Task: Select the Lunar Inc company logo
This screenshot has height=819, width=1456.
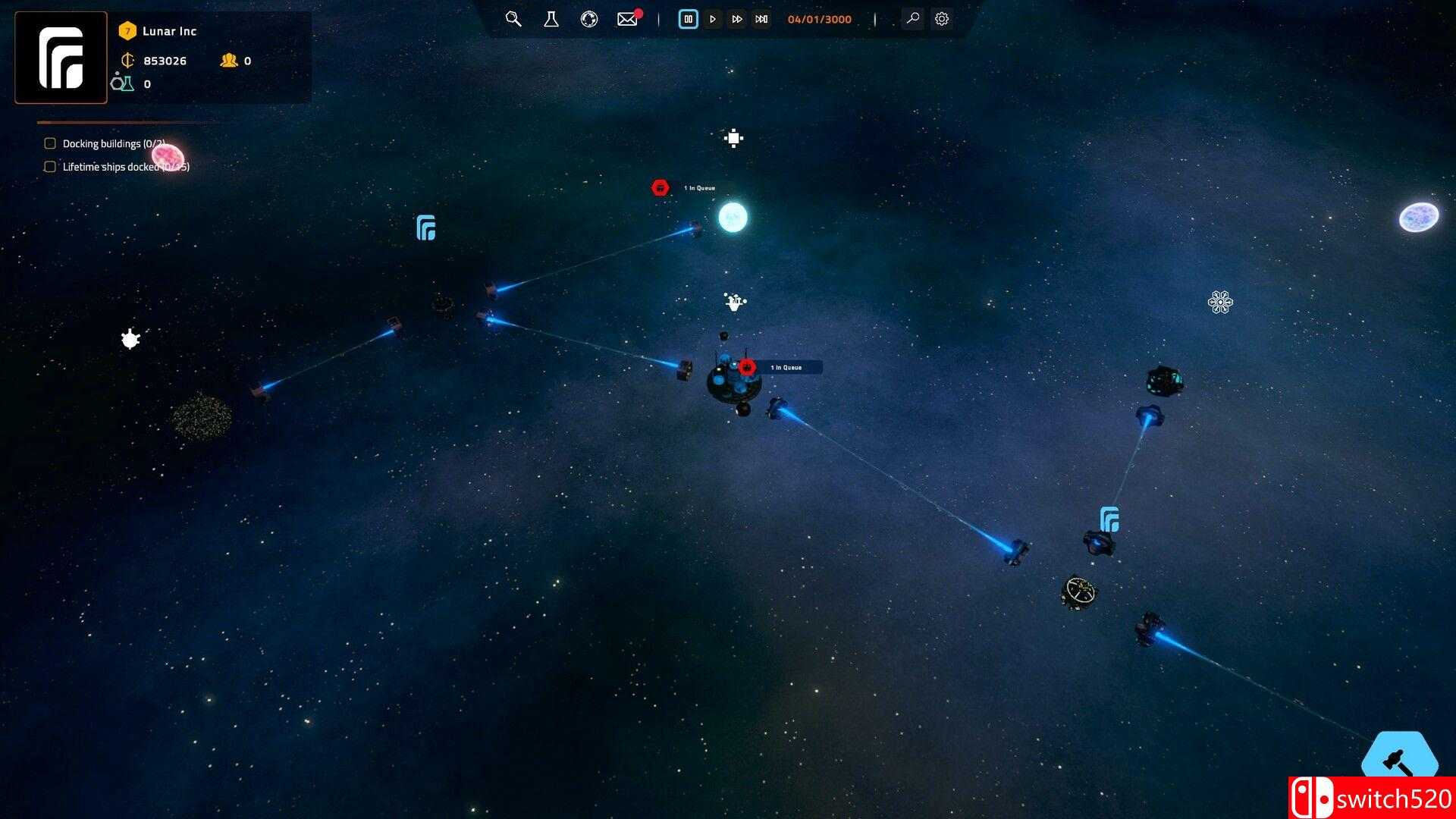Action: tap(61, 57)
